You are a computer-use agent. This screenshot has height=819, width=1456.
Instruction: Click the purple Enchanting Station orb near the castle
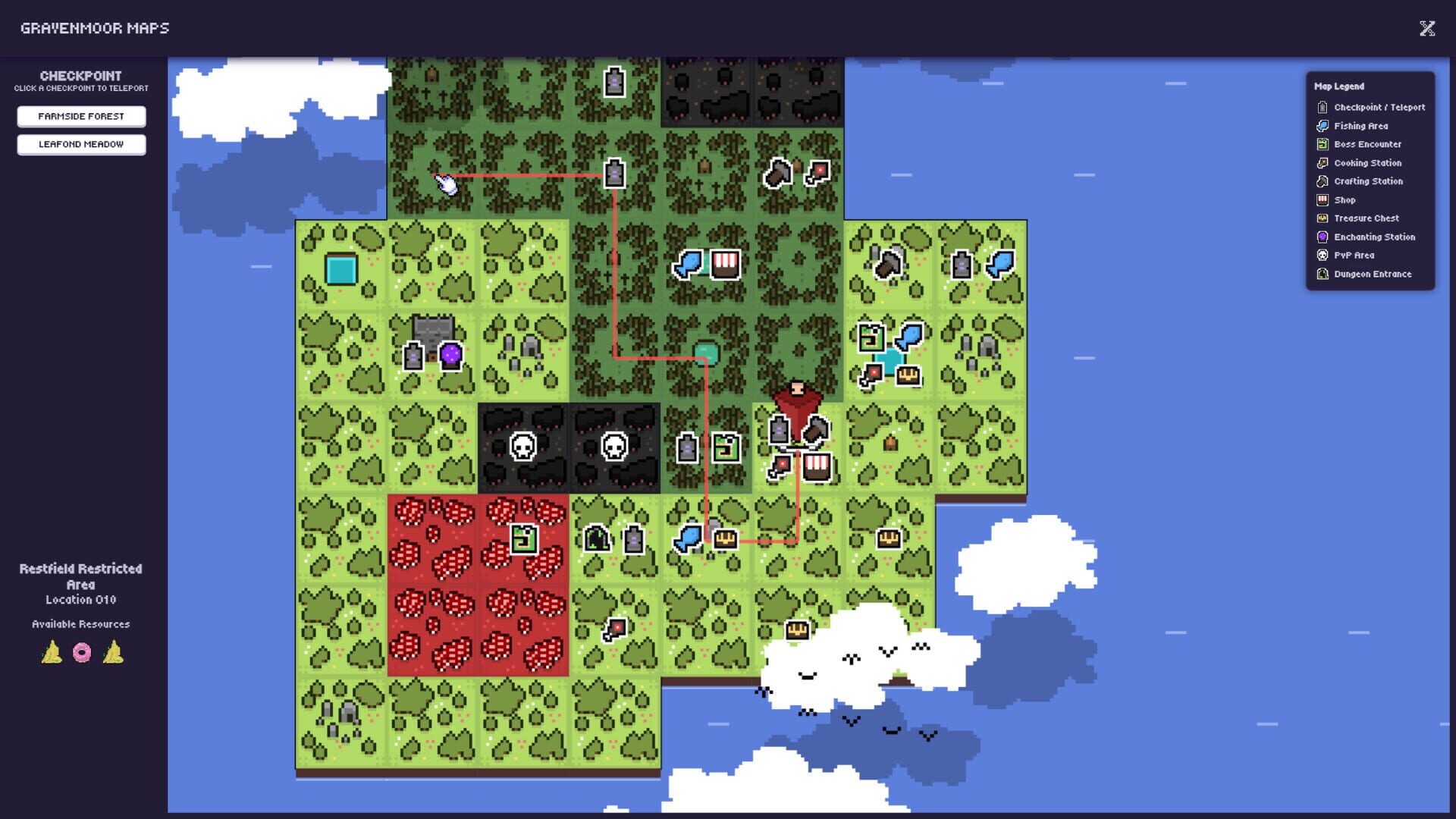click(x=450, y=354)
